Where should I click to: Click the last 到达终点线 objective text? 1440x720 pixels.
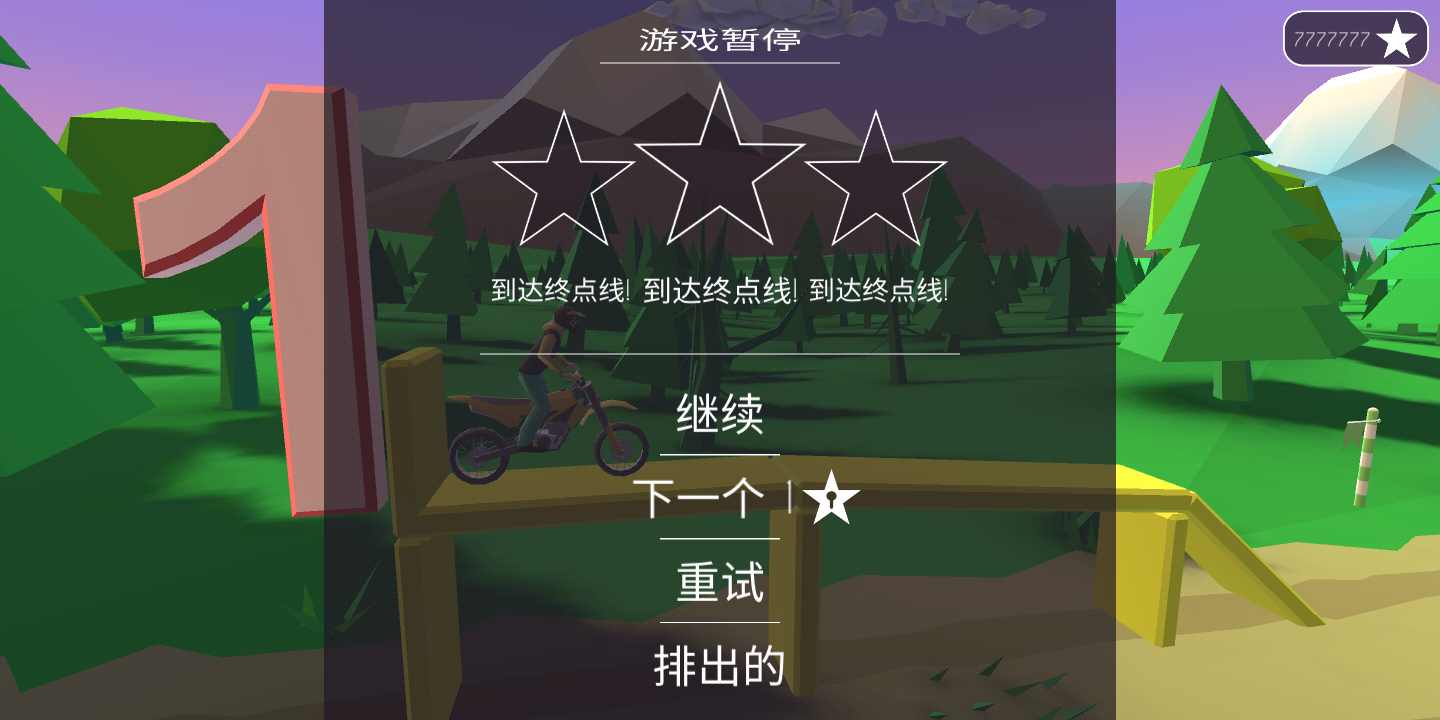point(878,289)
